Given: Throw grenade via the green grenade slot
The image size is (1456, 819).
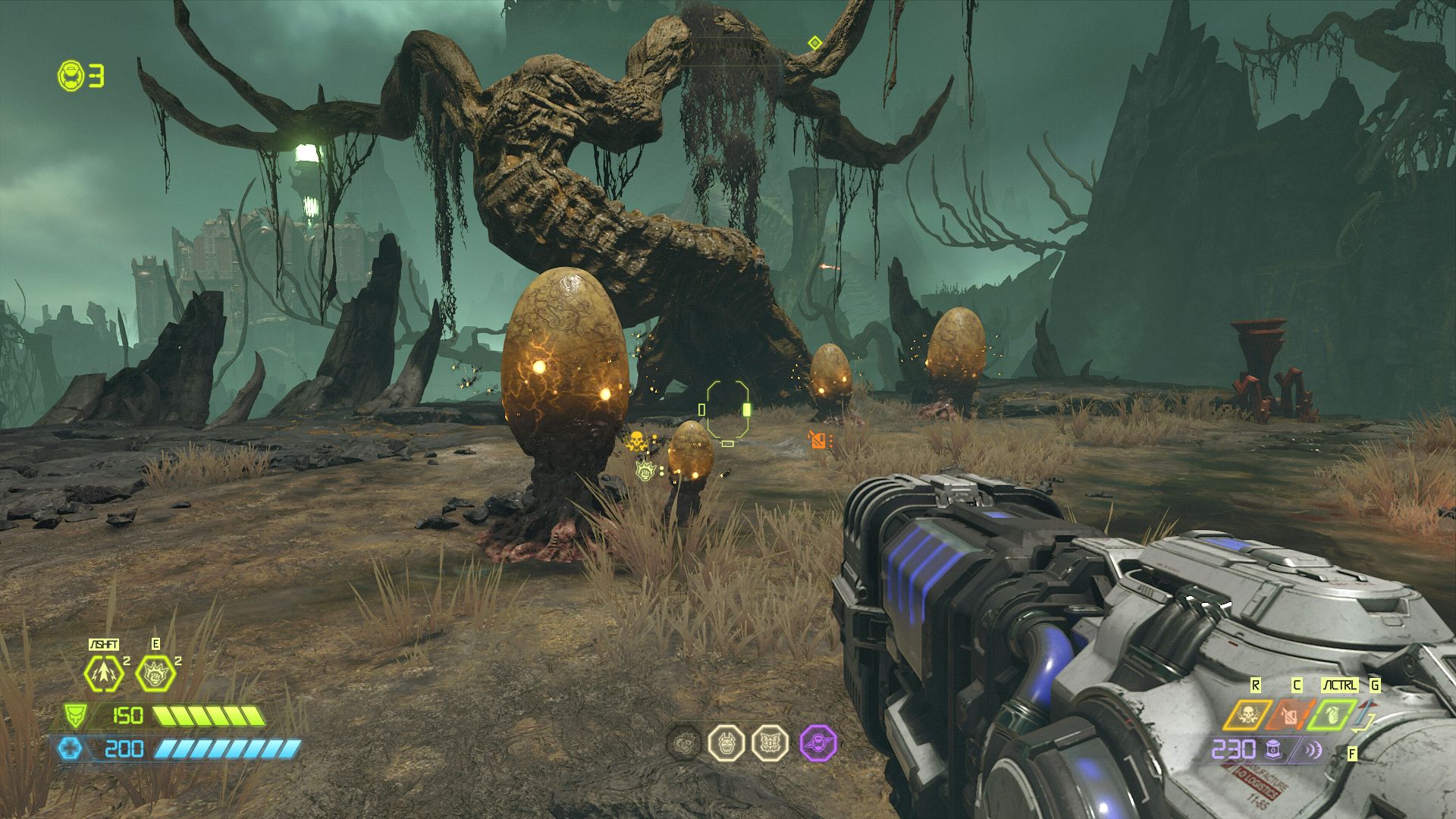Looking at the screenshot, I should click(x=1331, y=714).
